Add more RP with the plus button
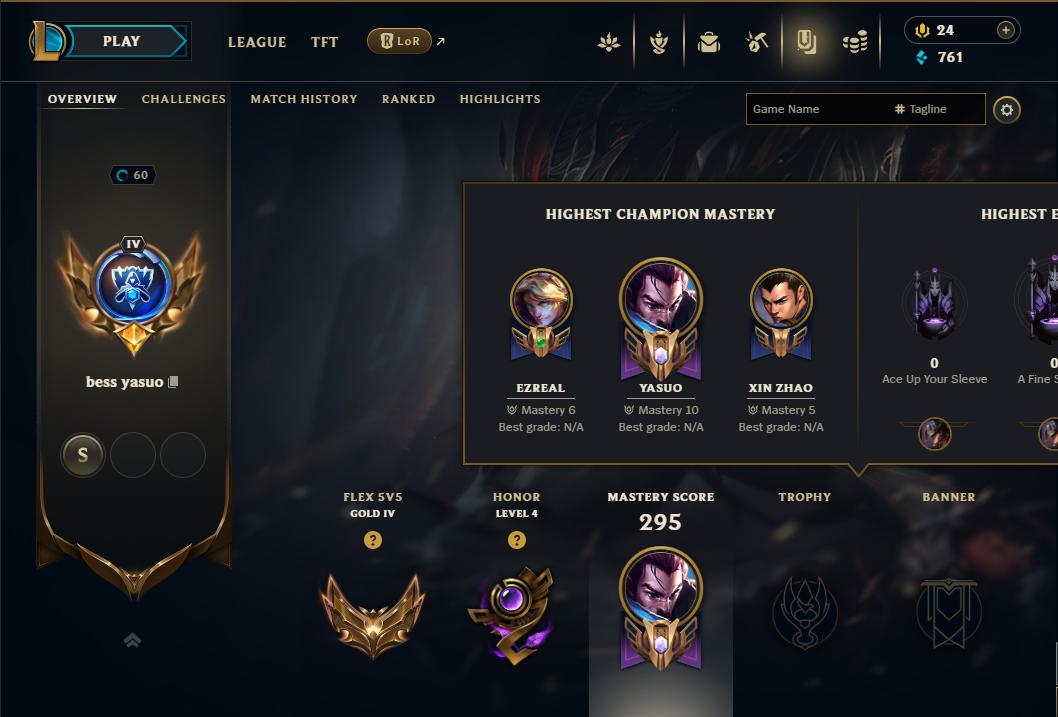Screen dimensions: 1058x717 [1006, 30]
